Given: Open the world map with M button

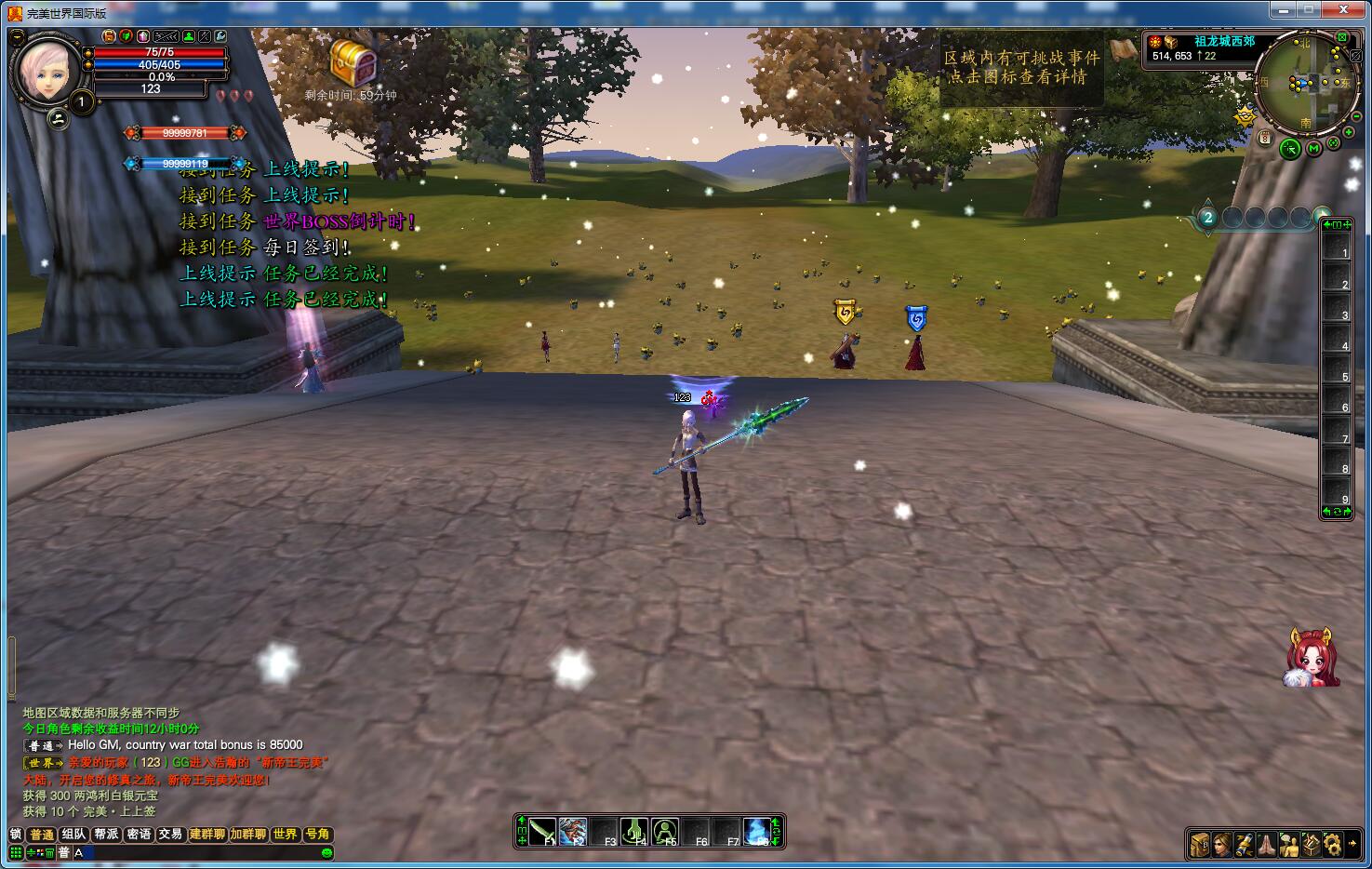Looking at the screenshot, I should point(1313,148).
